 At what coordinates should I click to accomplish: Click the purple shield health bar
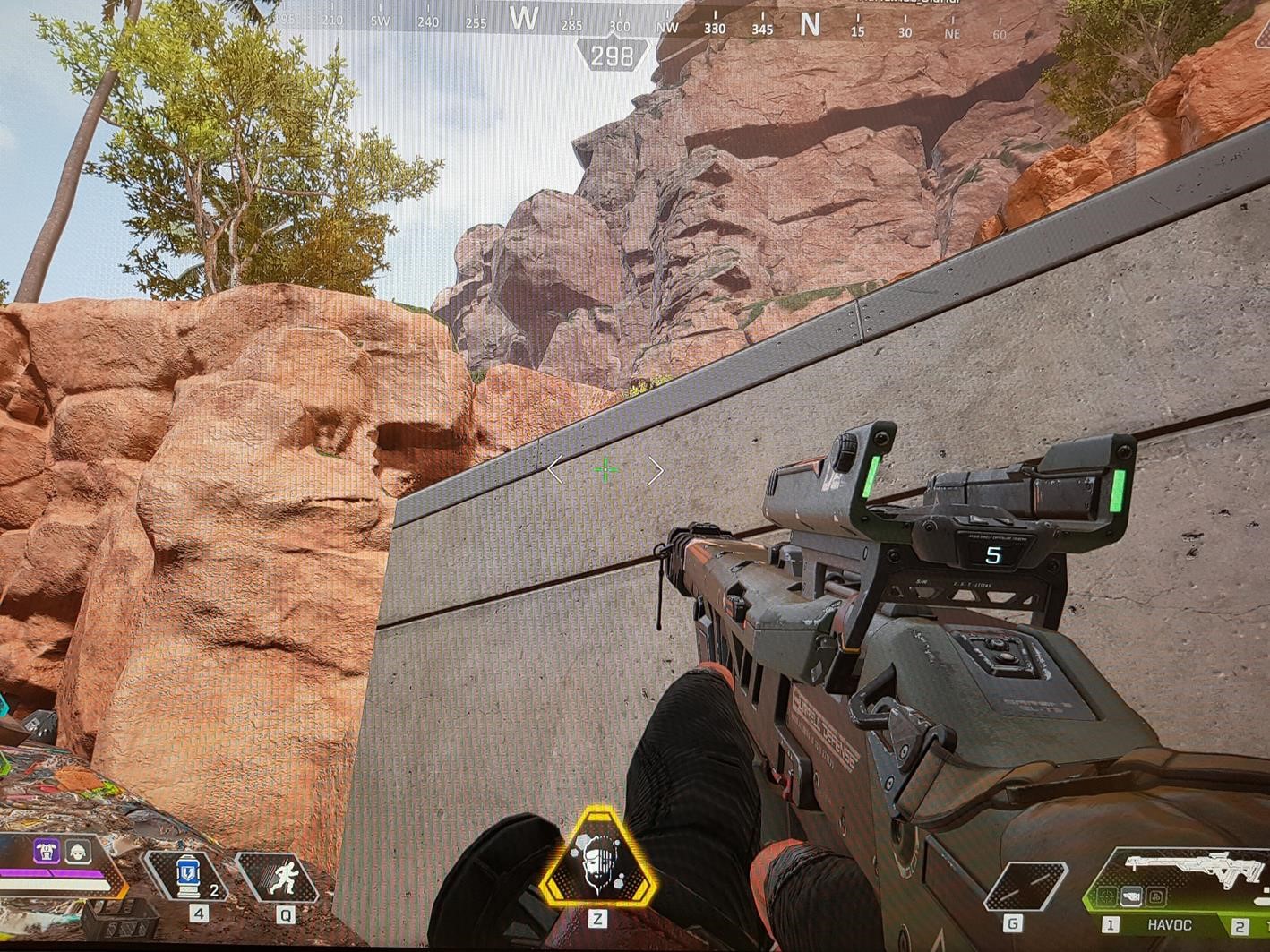(x=50, y=873)
